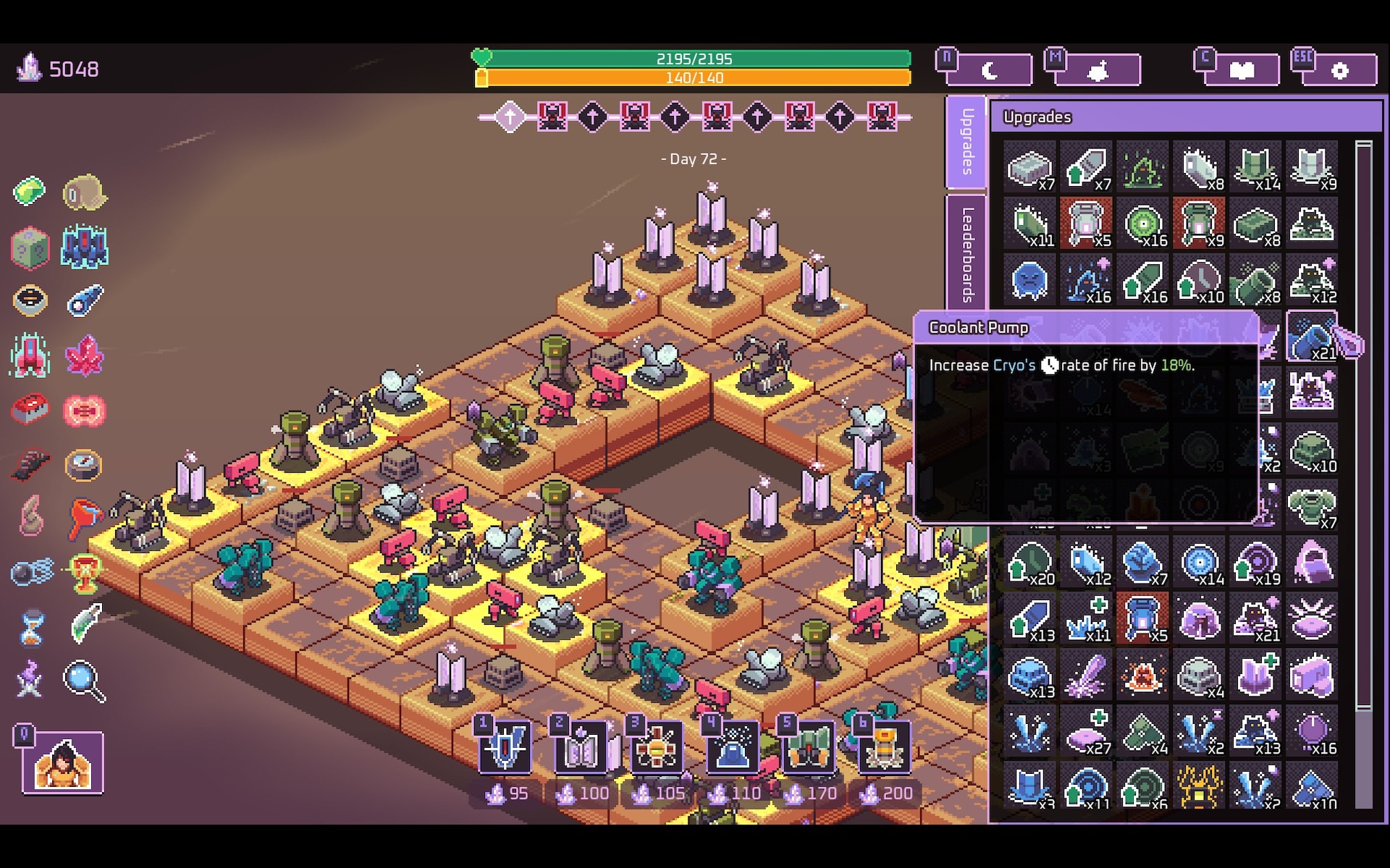Choose the 95-crystal blue shield tower slot
Viewport: 1390px width, 868px height.
tap(505, 747)
